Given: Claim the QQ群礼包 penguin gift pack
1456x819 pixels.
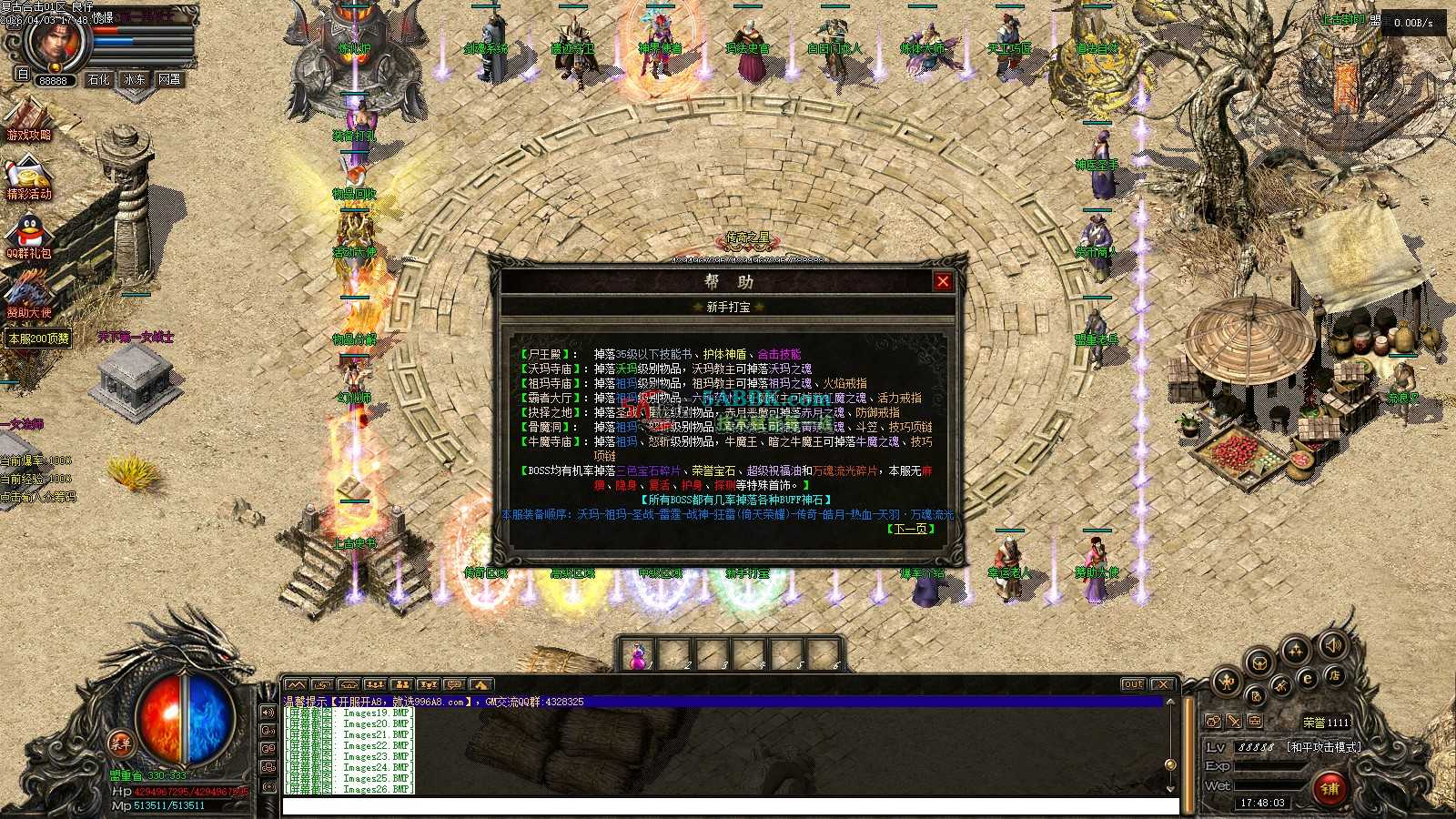Looking at the screenshot, I should [x=29, y=238].
